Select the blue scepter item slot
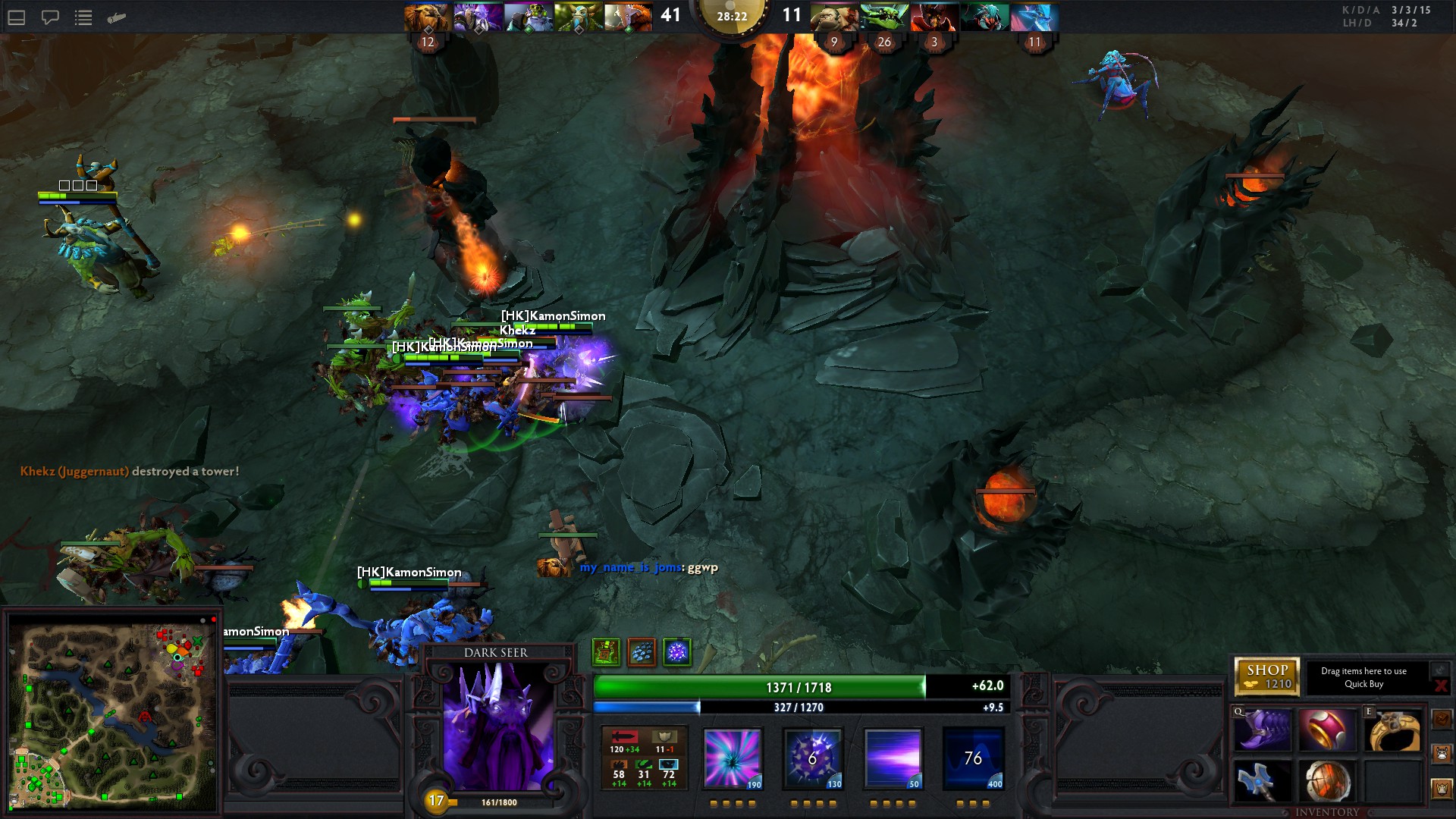 coord(1263,781)
